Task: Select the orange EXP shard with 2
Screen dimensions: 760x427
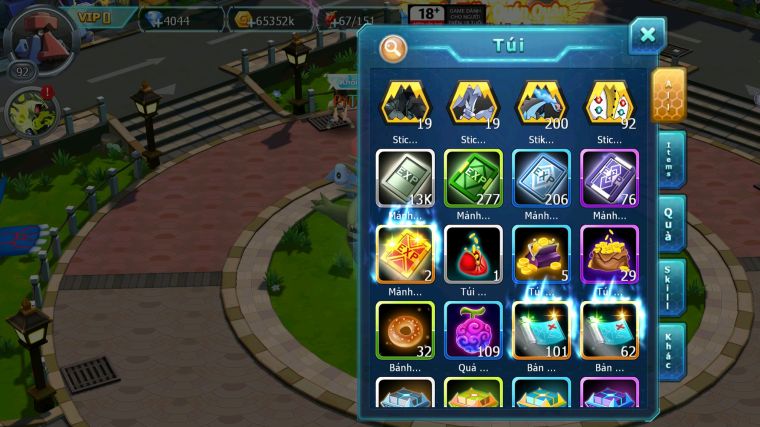Action: pyautogui.click(x=405, y=253)
